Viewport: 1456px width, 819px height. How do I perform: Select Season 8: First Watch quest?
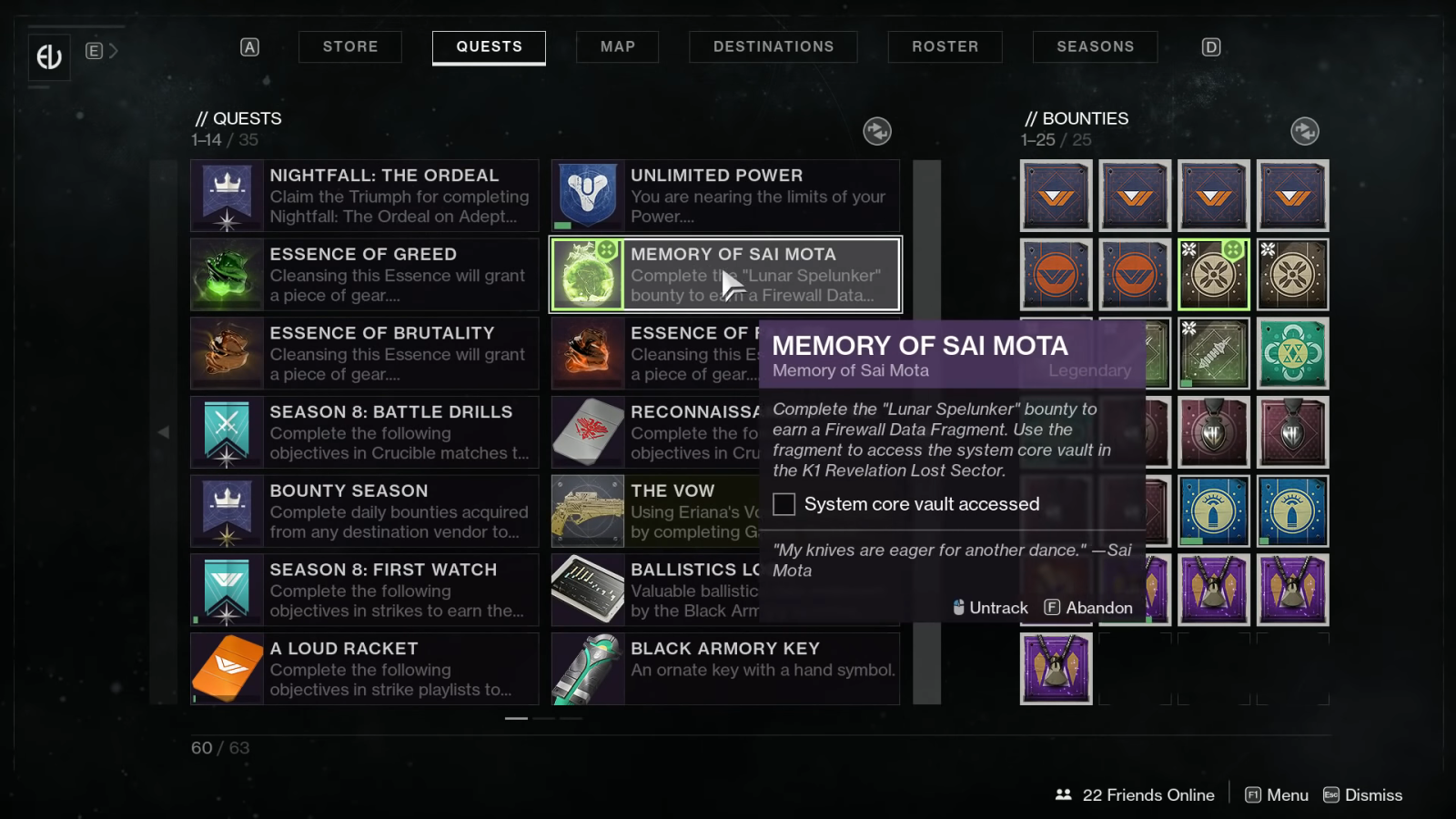click(x=365, y=590)
